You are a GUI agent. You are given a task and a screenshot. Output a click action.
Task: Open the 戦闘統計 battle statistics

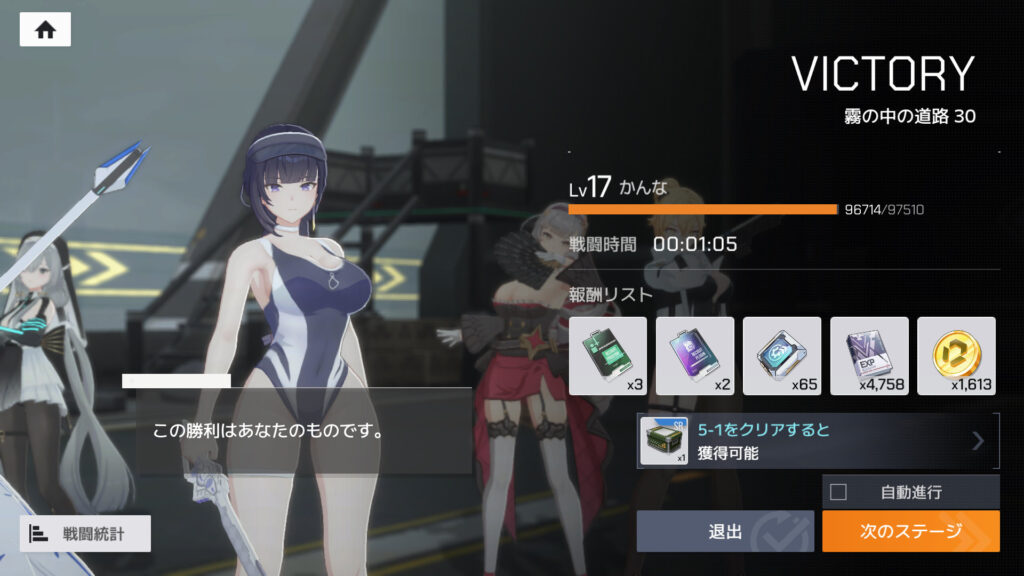(85, 534)
